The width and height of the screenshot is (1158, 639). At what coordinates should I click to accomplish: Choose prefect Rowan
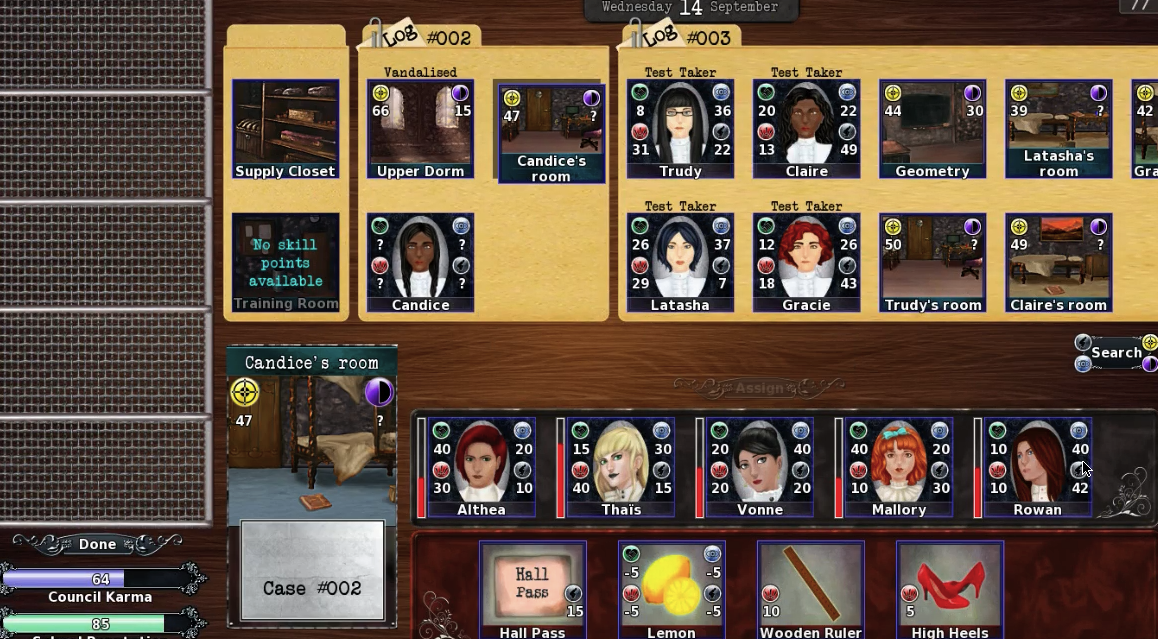click(1037, 467)
